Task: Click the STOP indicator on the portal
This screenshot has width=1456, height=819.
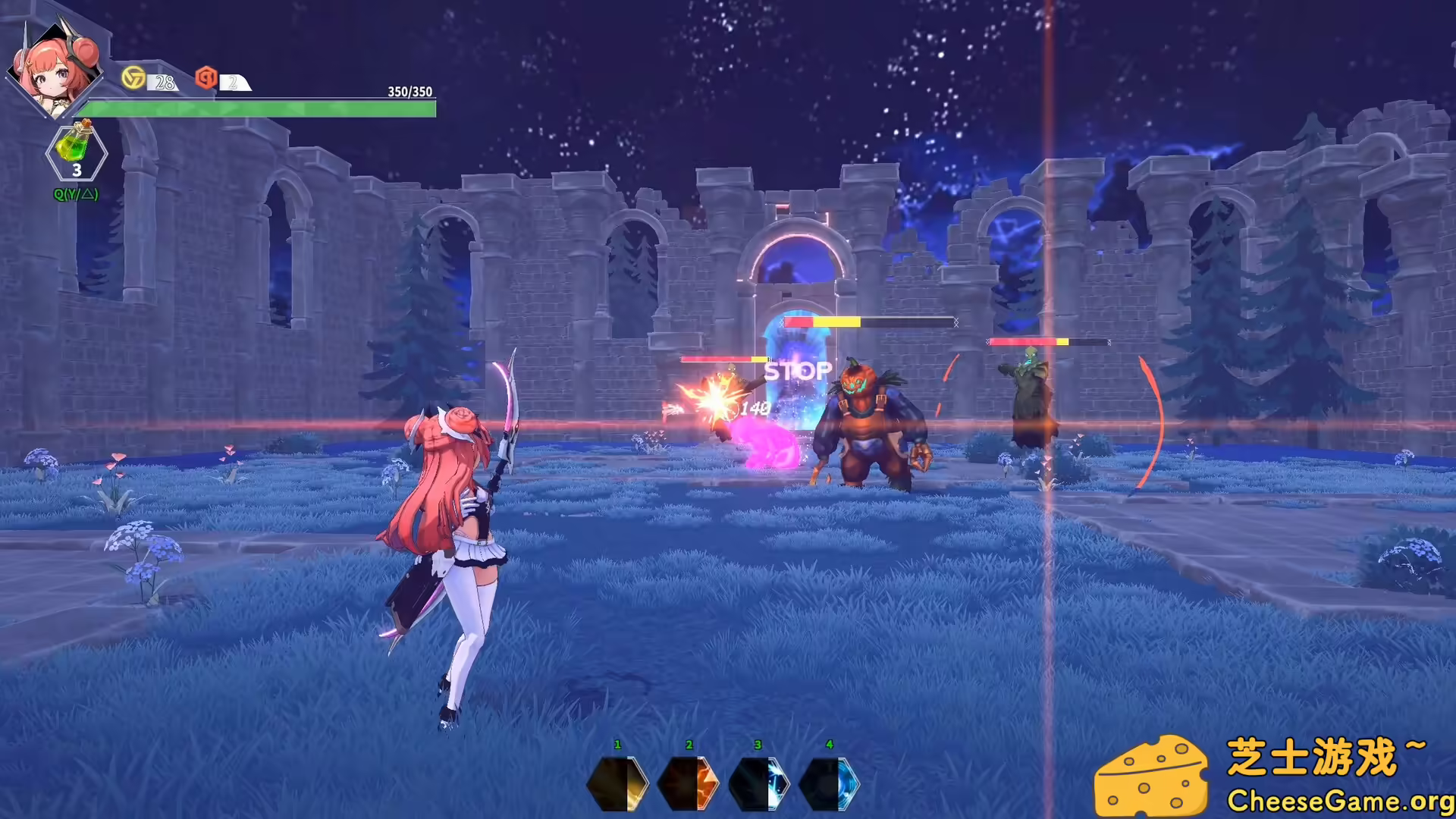Action: point(796,371)
